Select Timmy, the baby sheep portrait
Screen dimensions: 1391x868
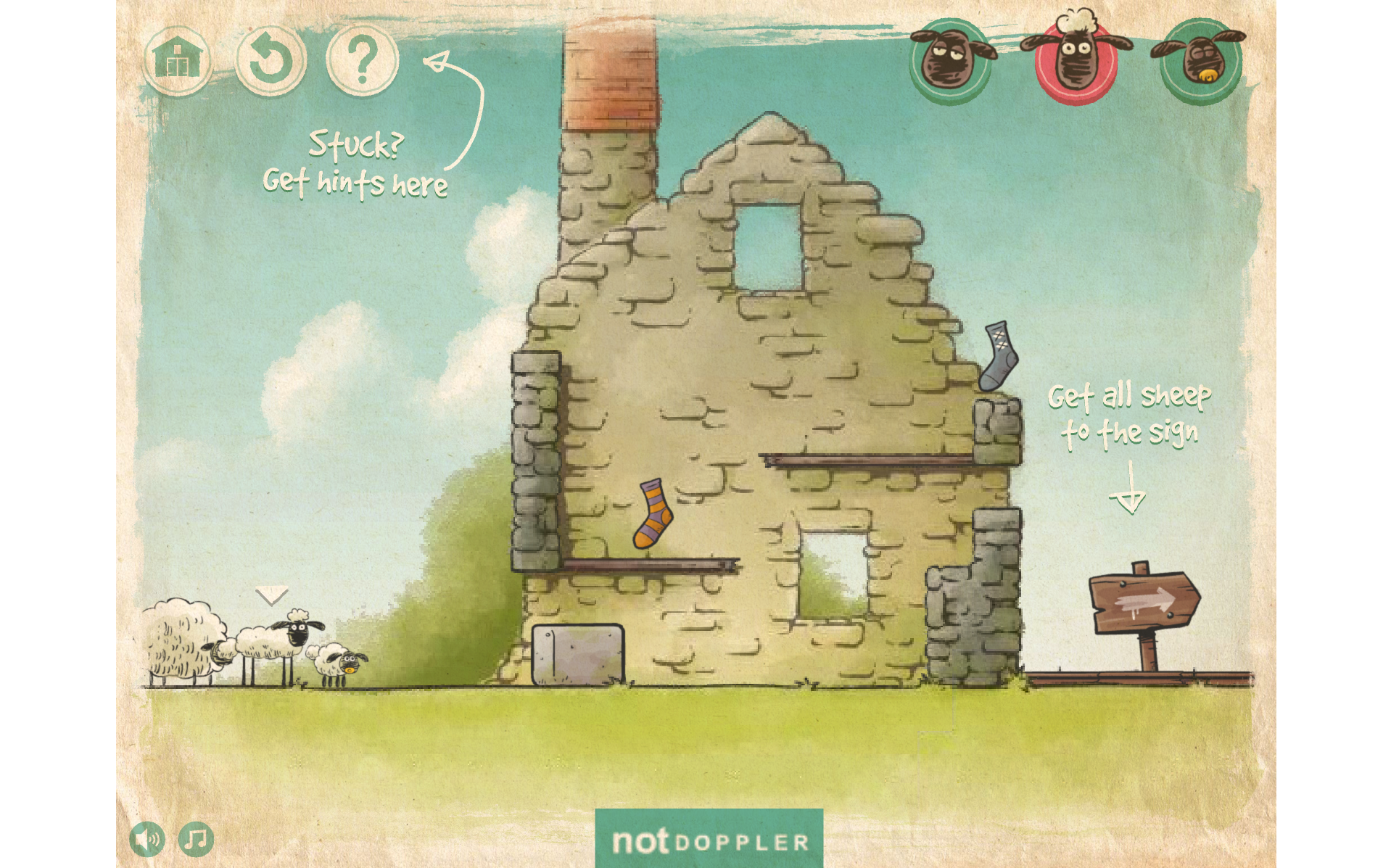pyautogui.click(x=1200, y=62)
